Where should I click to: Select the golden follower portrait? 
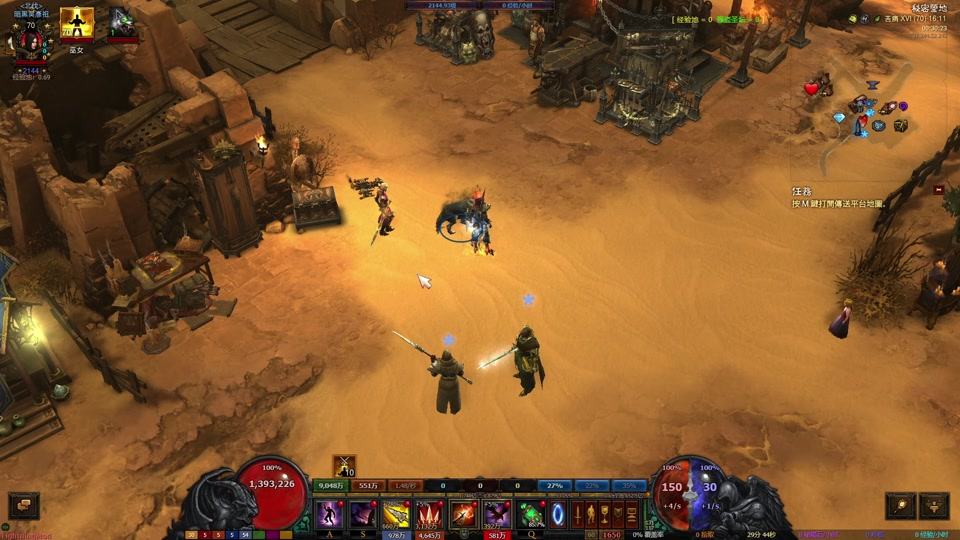(x=77, y=24)
